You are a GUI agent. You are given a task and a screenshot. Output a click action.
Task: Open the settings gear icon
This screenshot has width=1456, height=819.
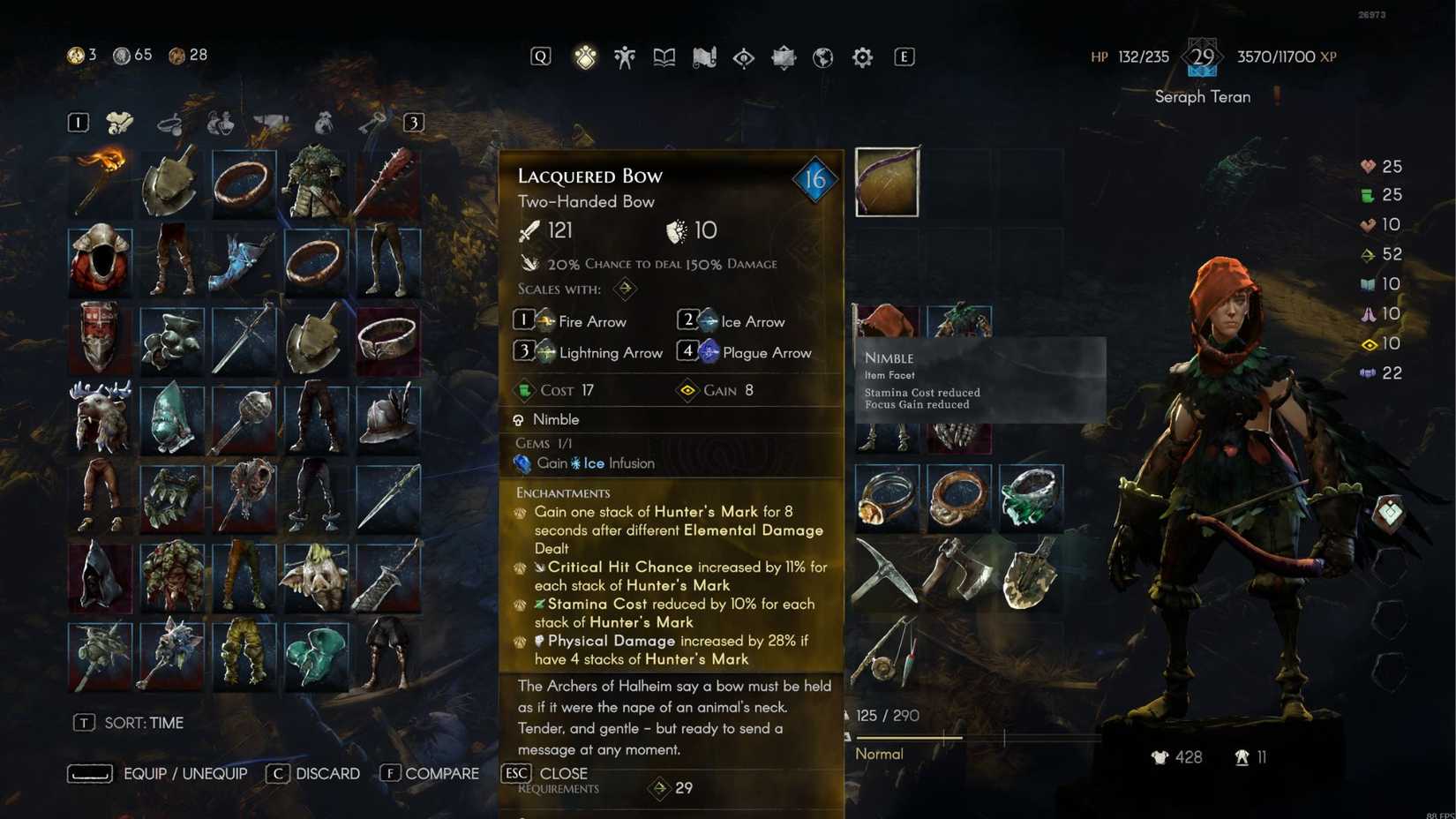[x=861, y=56]
